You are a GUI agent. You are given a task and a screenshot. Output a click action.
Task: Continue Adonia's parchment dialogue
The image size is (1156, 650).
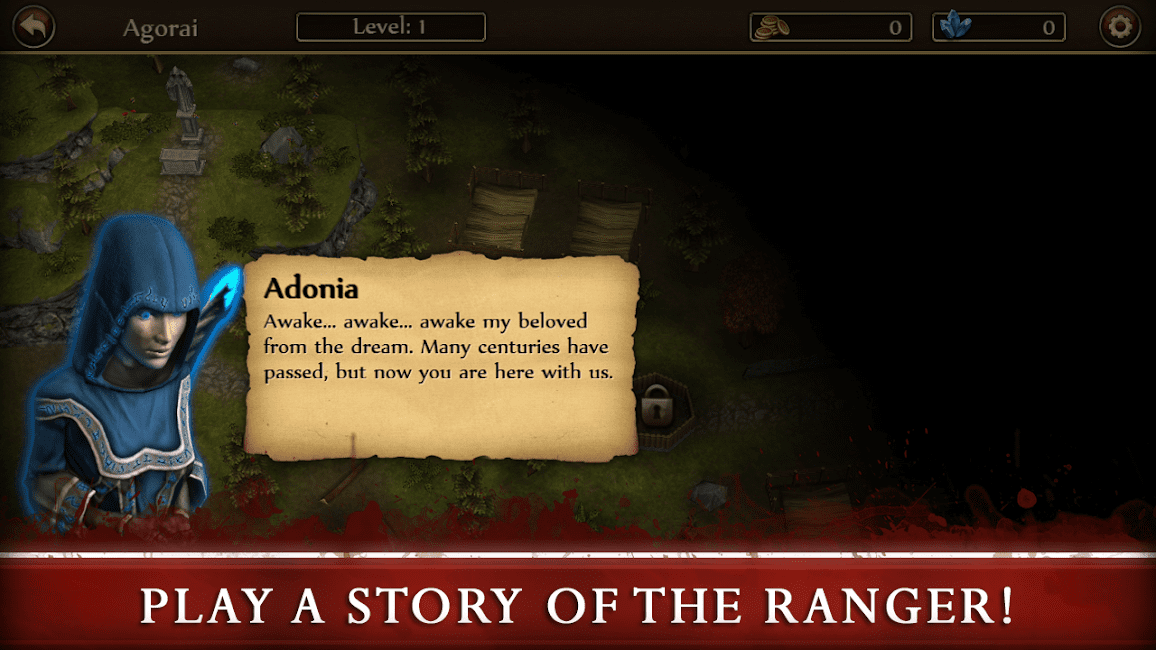click(x=440, y=355)
